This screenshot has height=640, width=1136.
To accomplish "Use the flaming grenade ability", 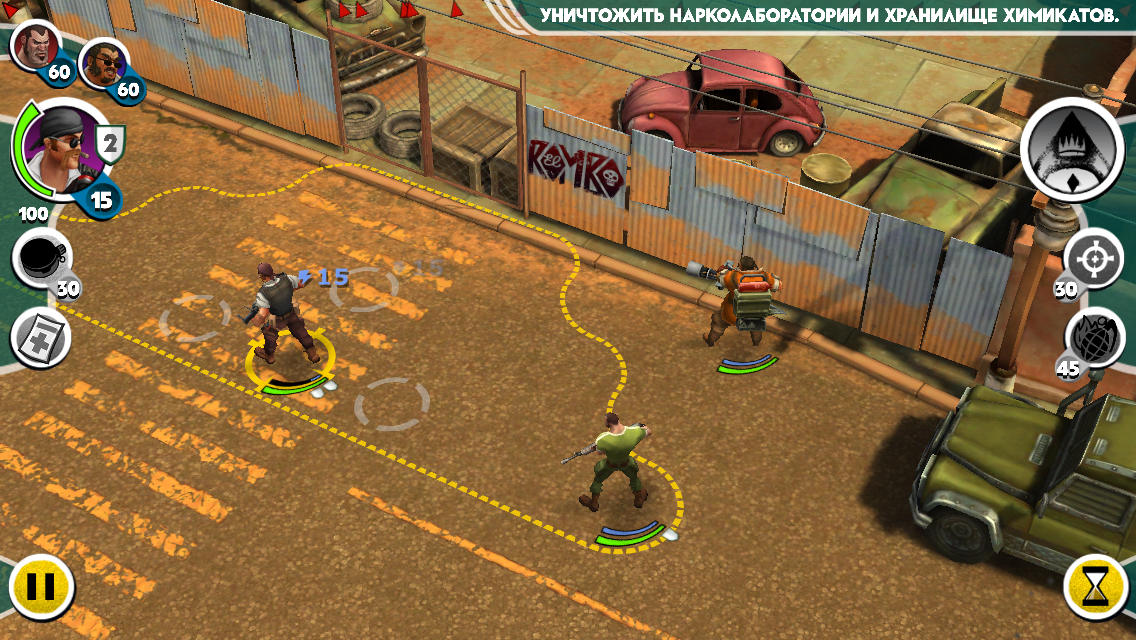I will pos(1094,336).
